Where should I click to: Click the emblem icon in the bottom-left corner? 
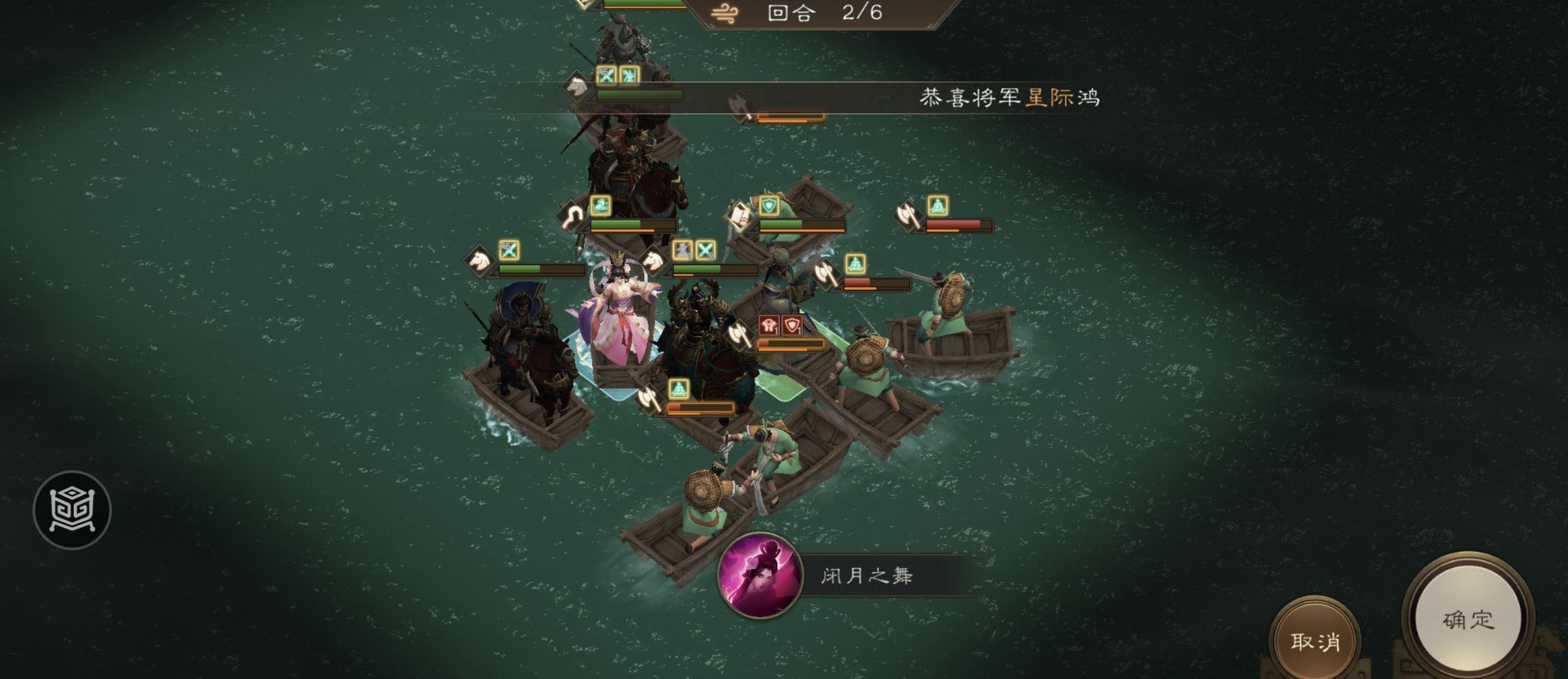tap(73, 509)
